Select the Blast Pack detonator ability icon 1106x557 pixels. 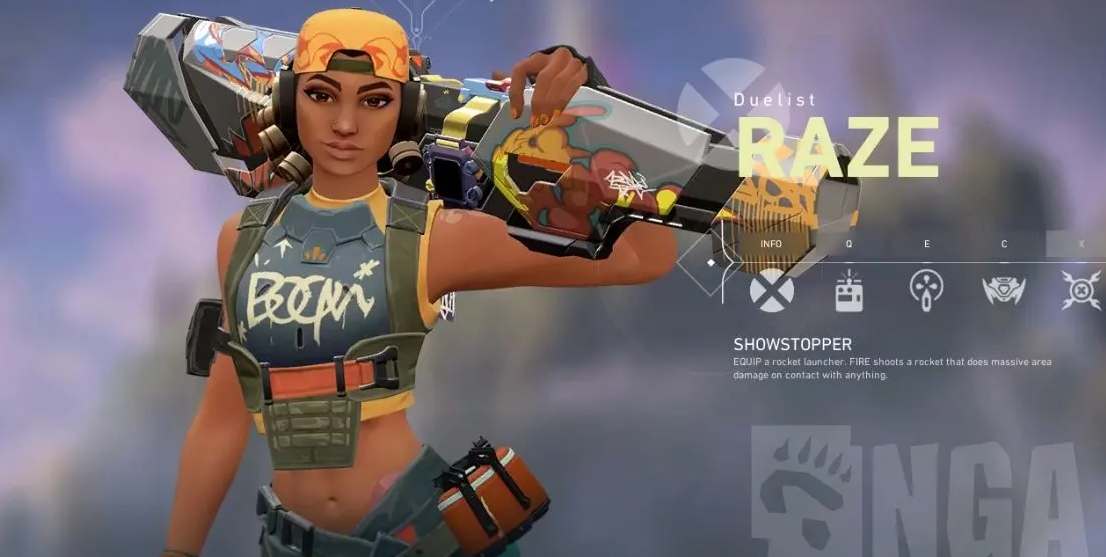tap(849, 290)
